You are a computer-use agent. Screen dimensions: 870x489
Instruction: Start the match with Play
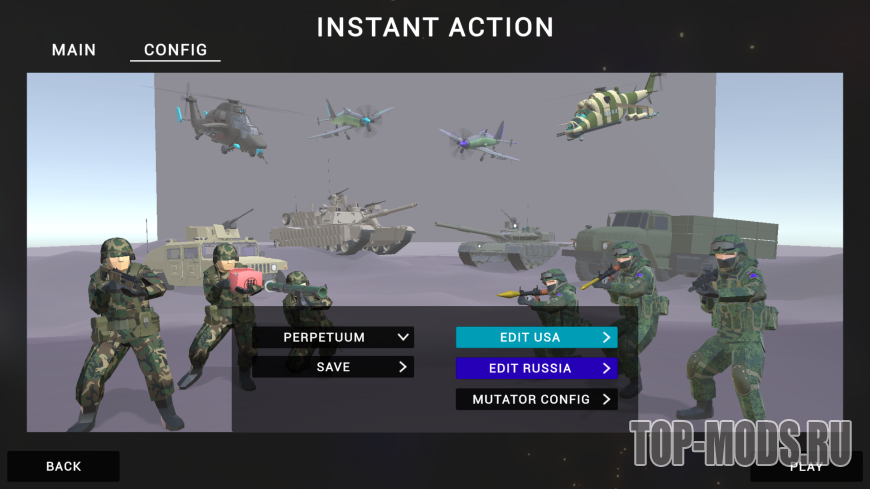[806, 466]
